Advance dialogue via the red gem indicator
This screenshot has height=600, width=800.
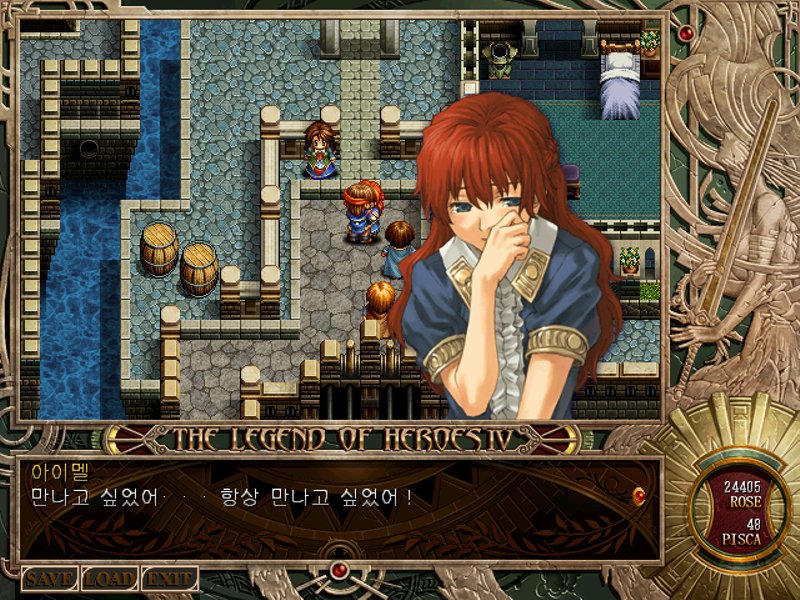639,494
